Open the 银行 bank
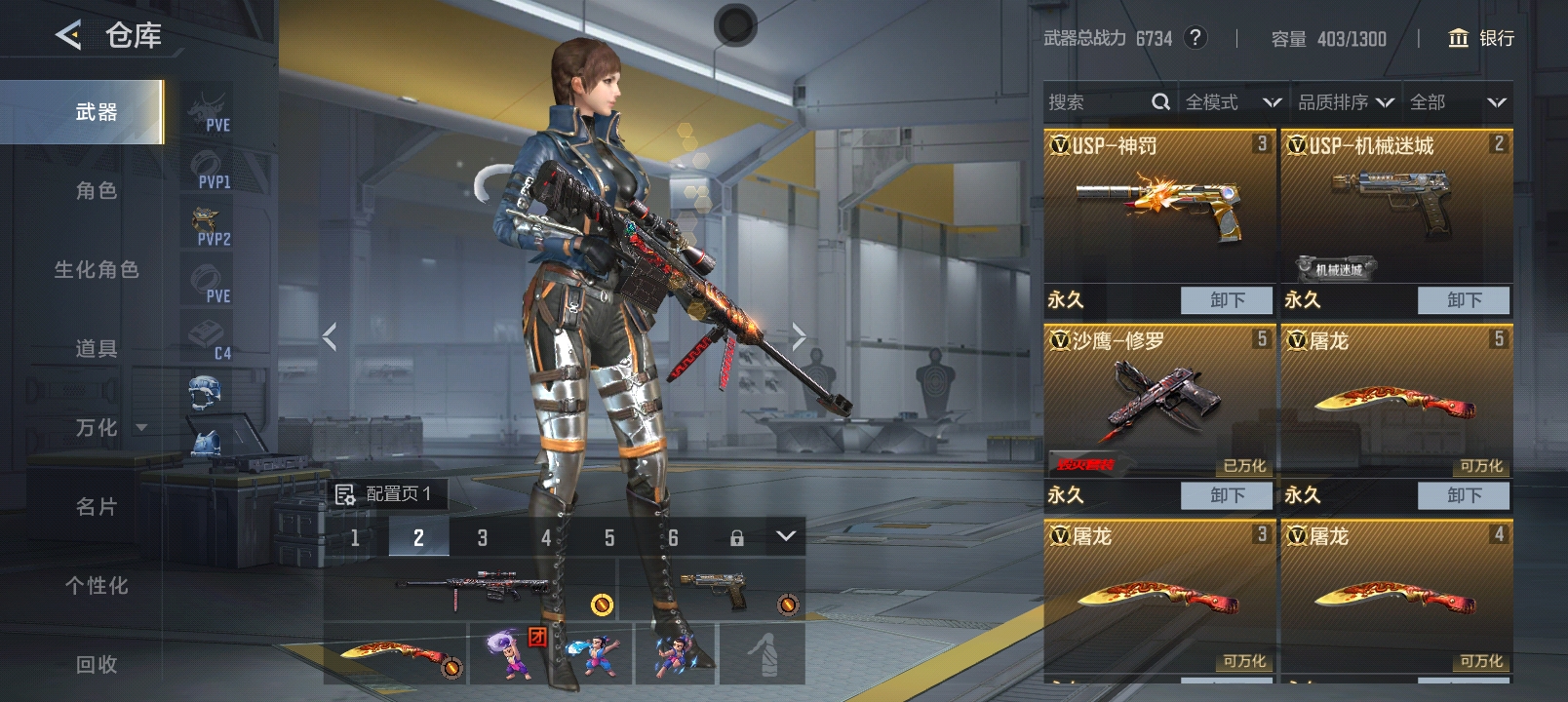 coord(1481,38)
